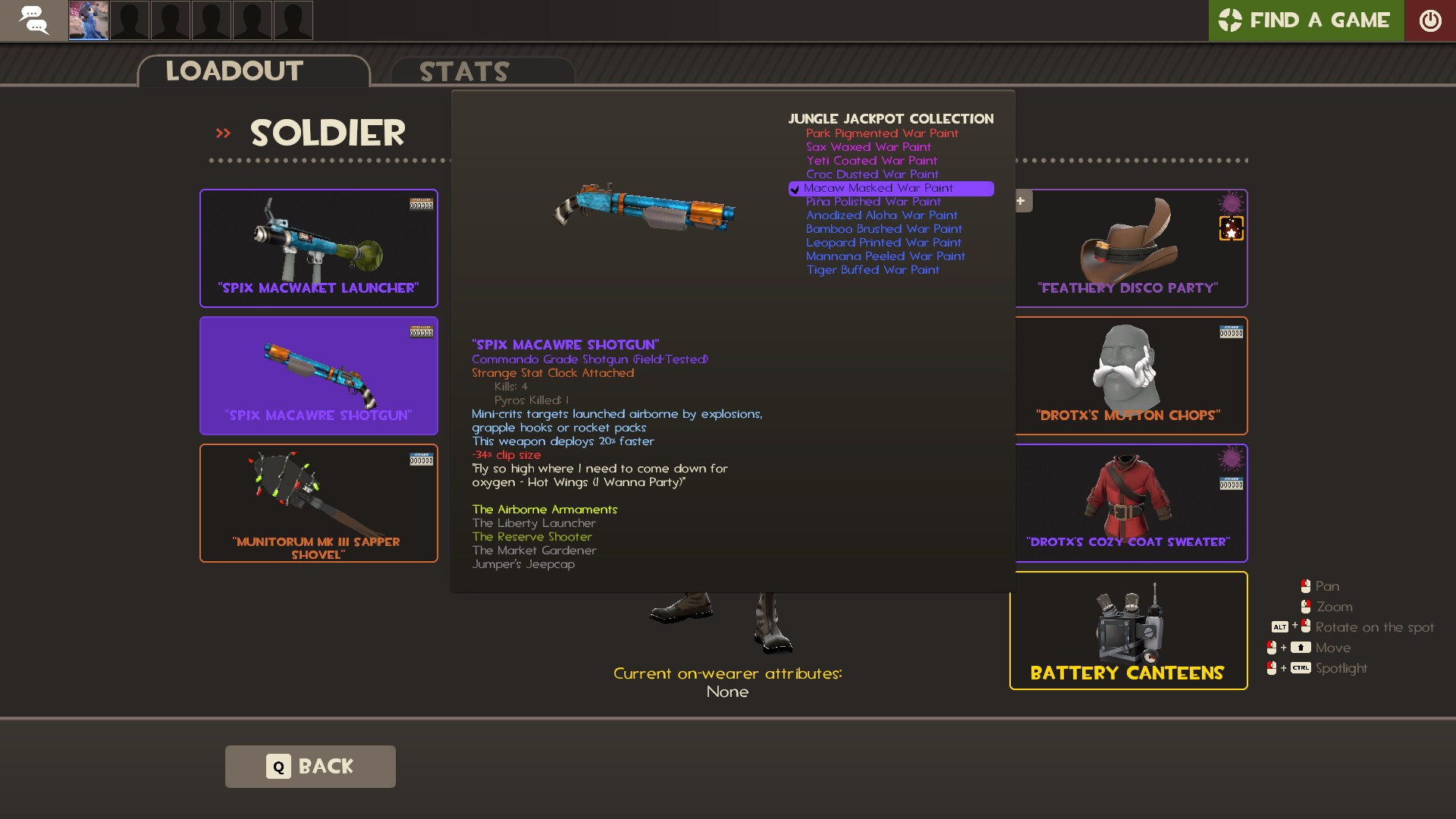Click the power quit icon at top right
The image size is (1456, 819).
tap(1431, 20)
